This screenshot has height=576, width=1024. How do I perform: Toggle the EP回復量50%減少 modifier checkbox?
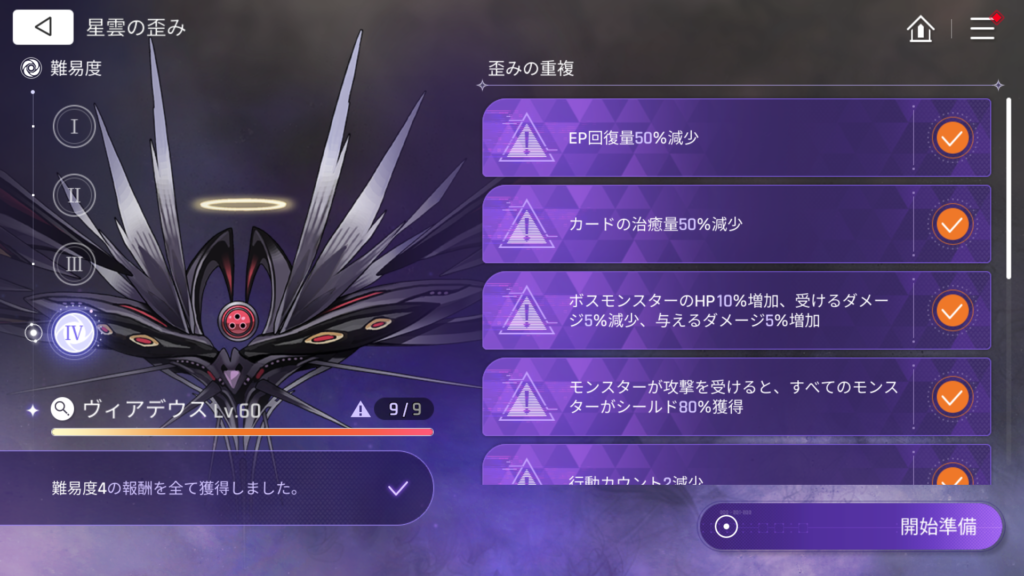[951, 138]
